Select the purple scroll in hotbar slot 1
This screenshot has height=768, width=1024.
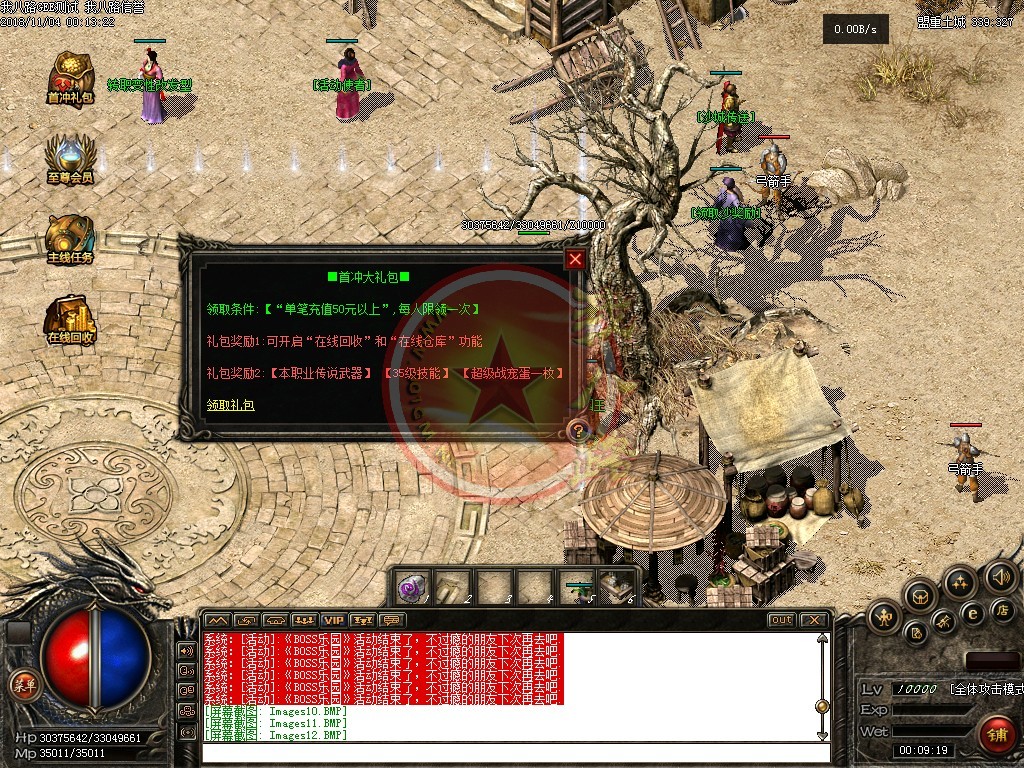coord(413,587)
